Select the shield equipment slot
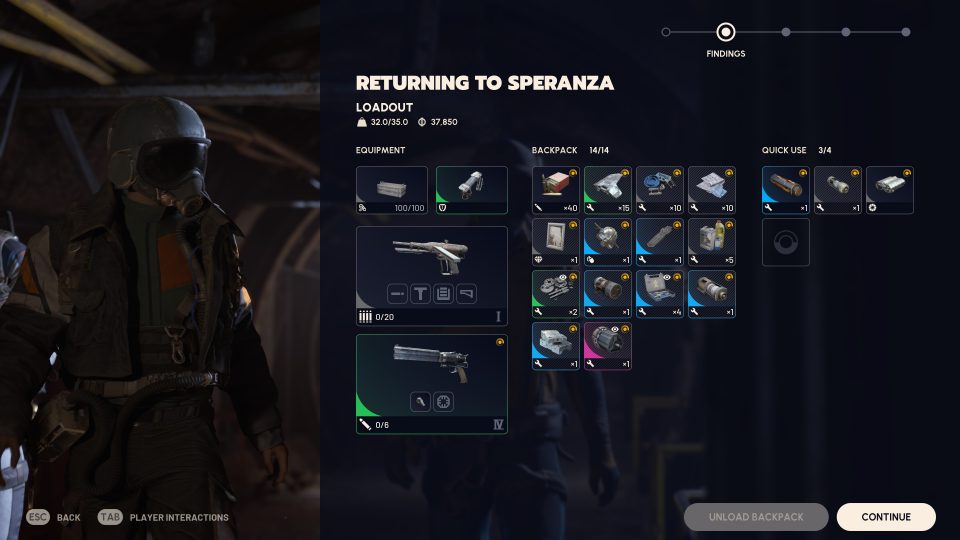Viewport: 960px width, 540px height. pos(472,190)
